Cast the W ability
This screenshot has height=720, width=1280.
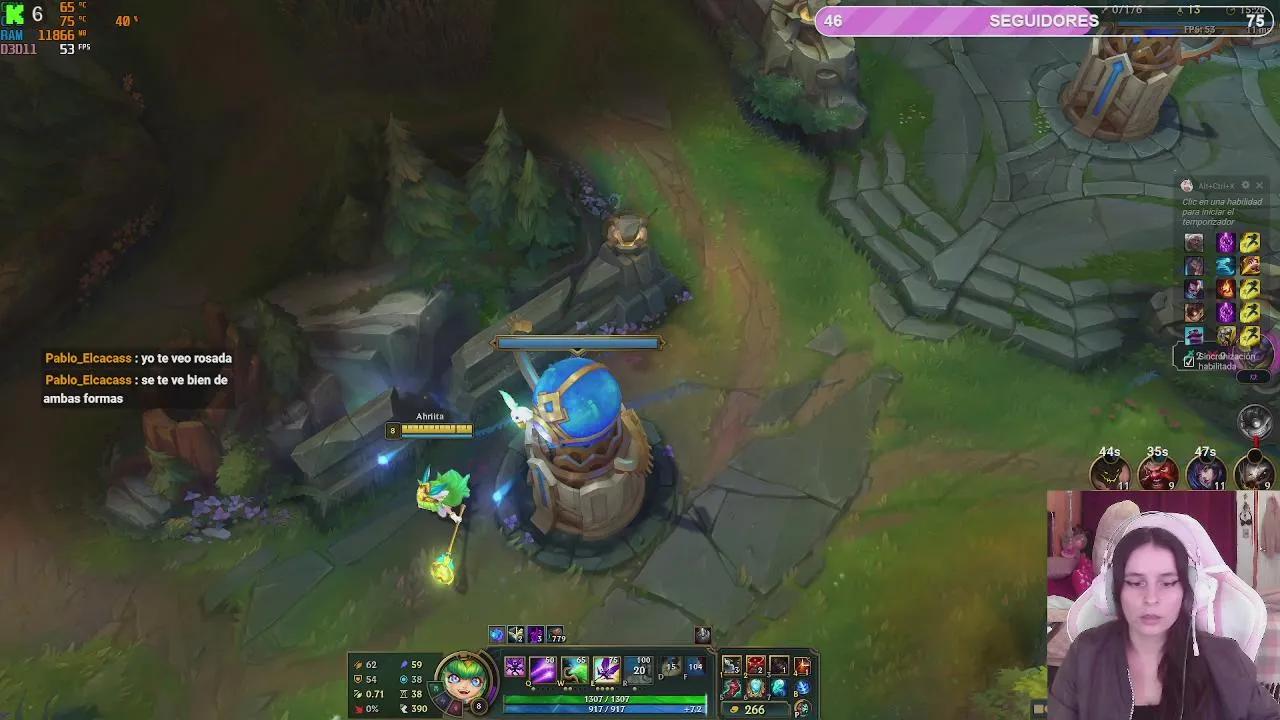pyautogui.click(x=573, y=671)
